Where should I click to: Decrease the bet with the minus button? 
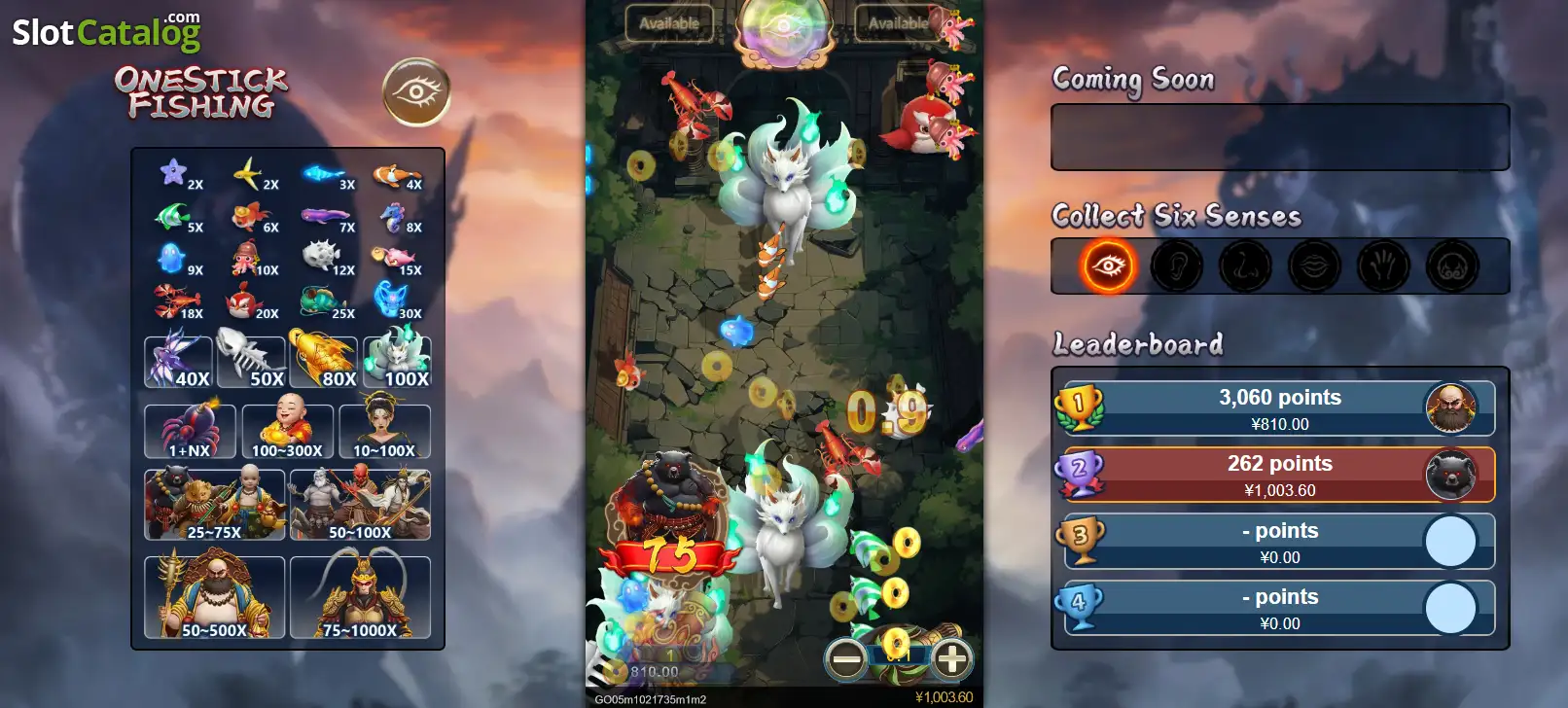point(845,659)
